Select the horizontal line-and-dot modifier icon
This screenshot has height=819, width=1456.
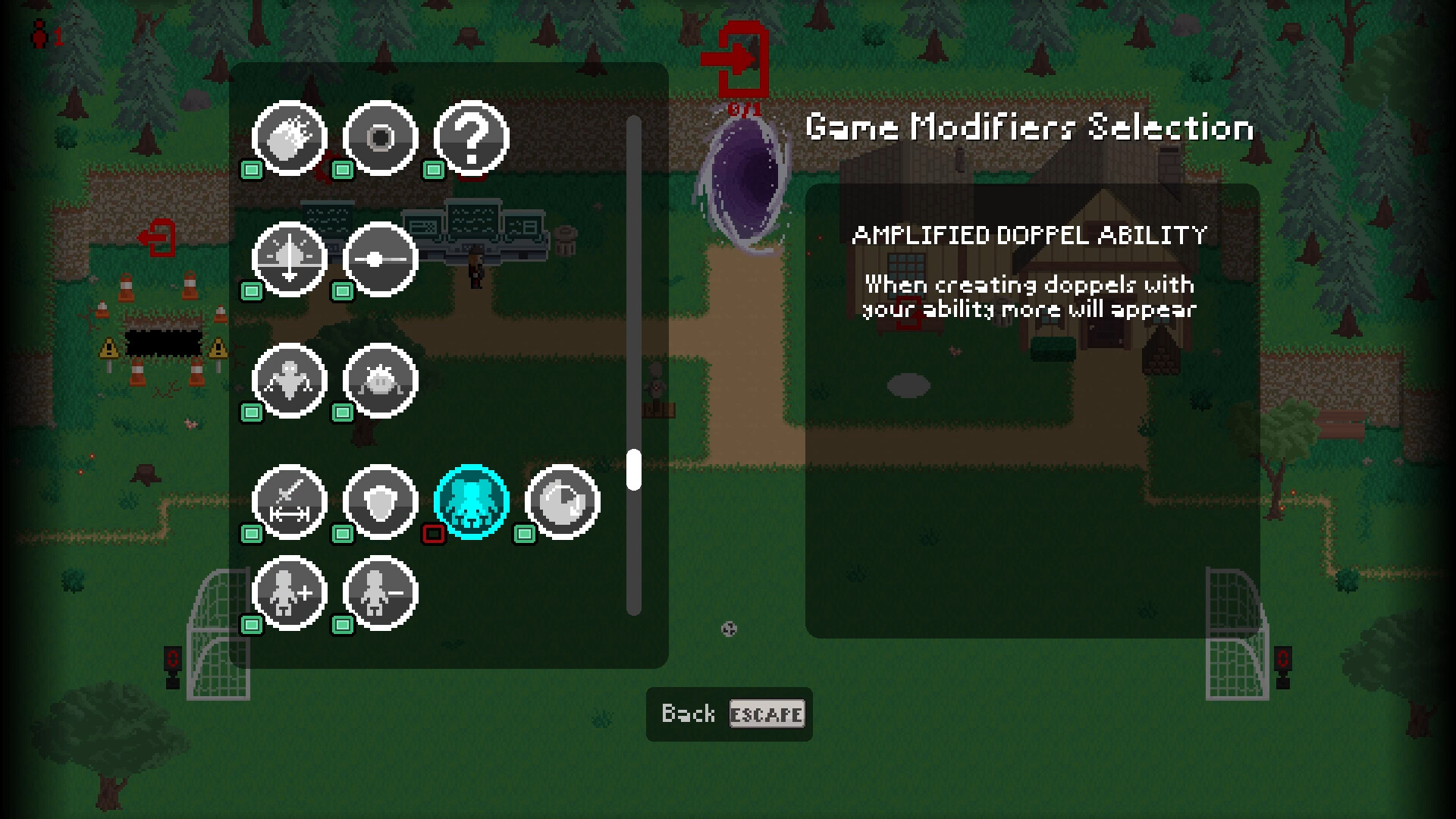pos(381,259)
